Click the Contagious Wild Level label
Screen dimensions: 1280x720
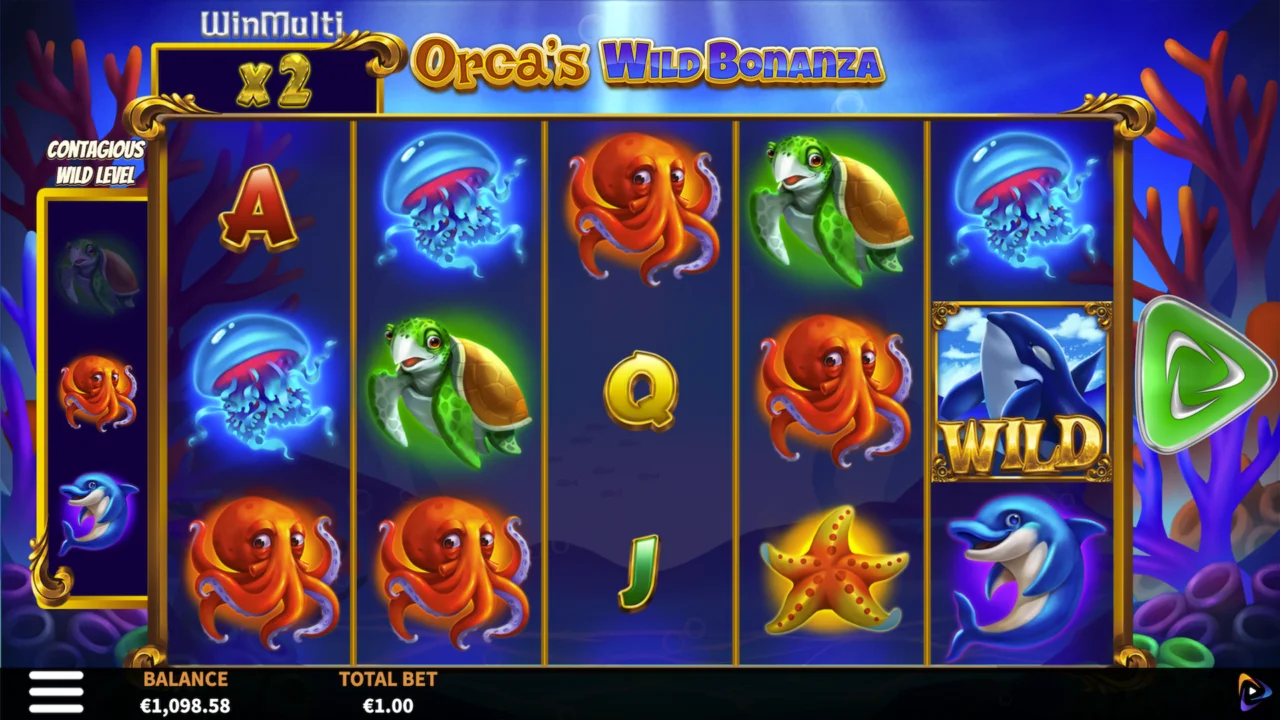coord(95,161)
